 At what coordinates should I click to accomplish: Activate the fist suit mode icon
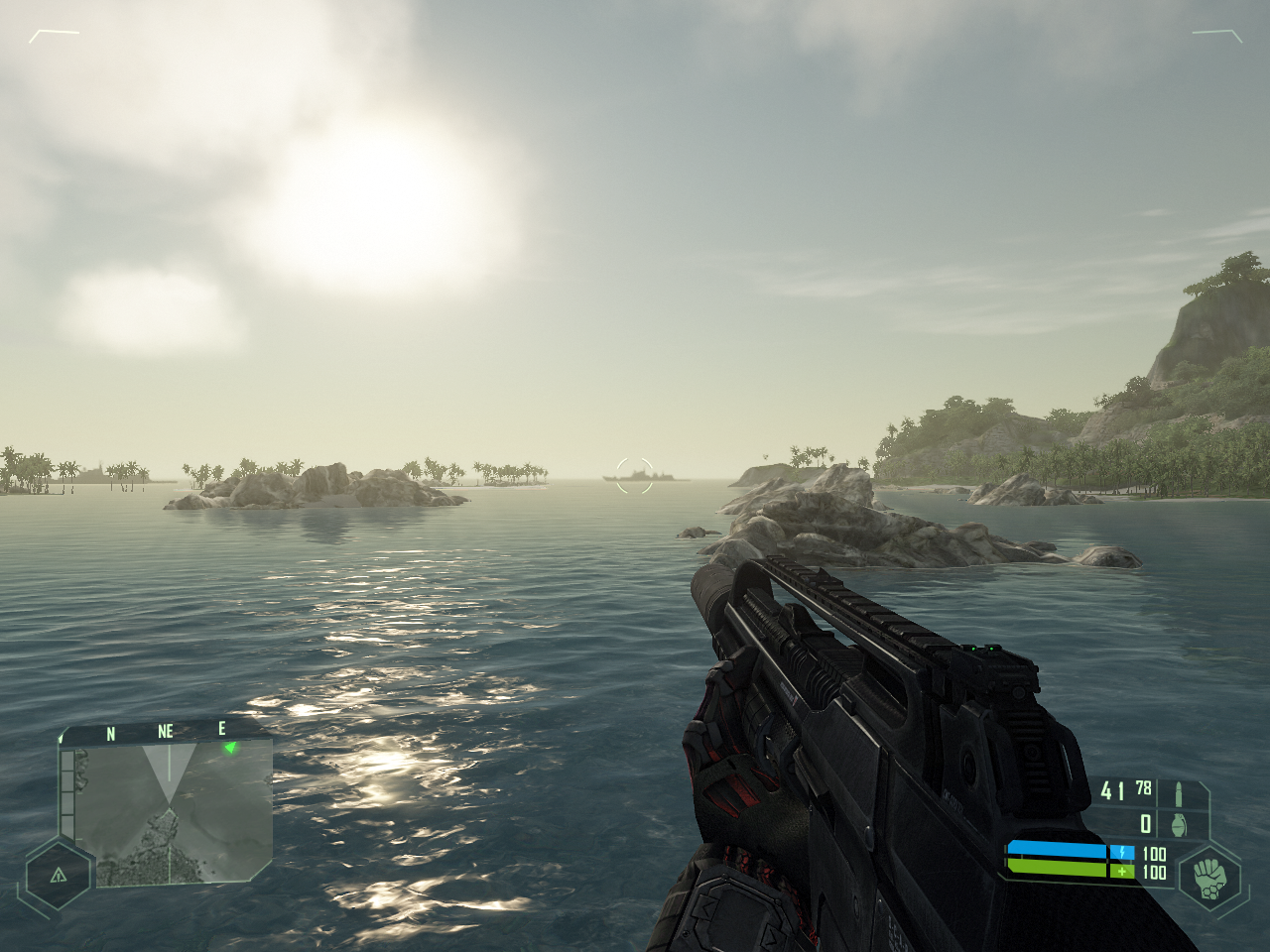[x=1209, y=878]
